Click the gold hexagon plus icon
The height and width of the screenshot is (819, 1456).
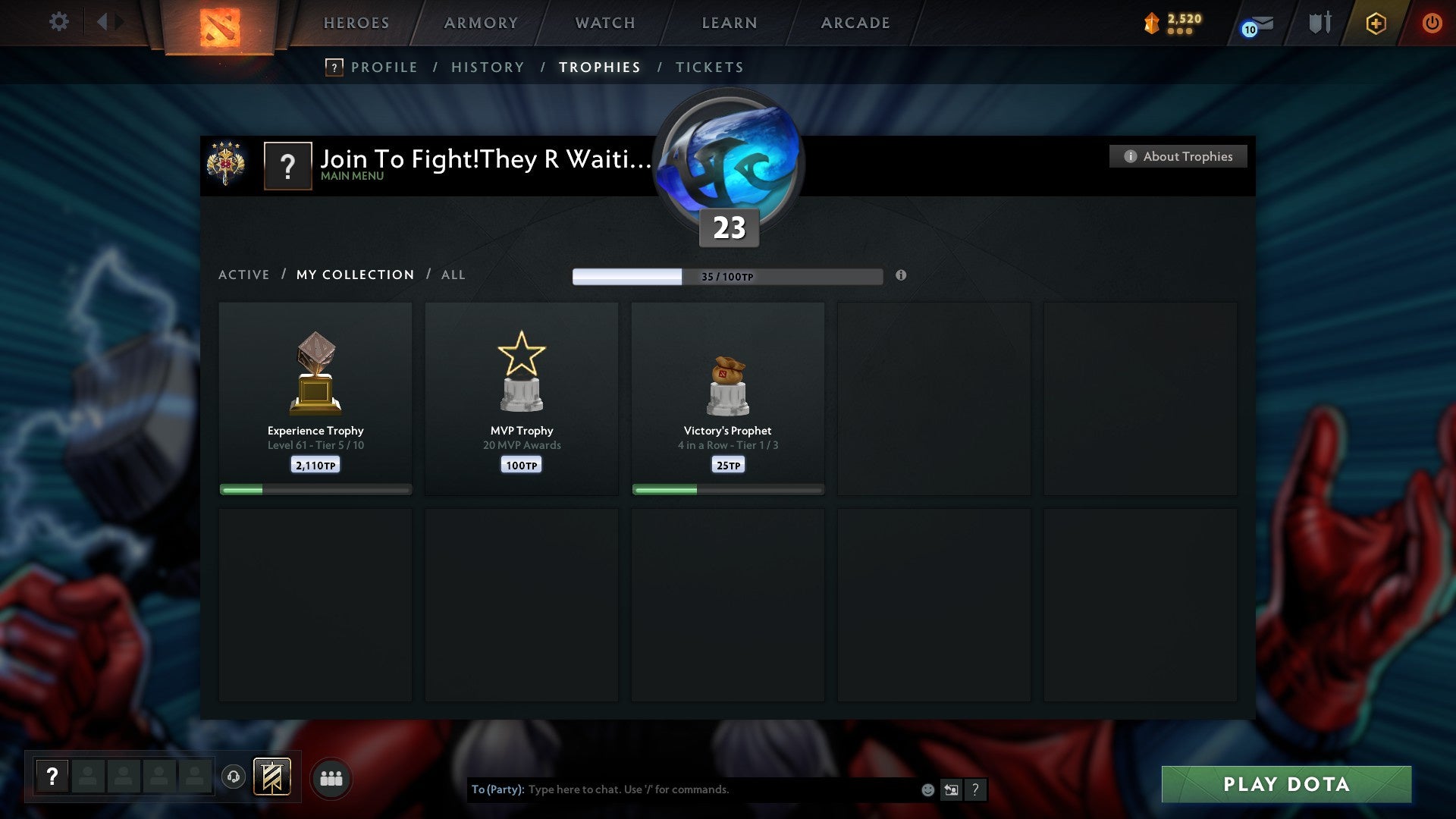(1376, 23)
